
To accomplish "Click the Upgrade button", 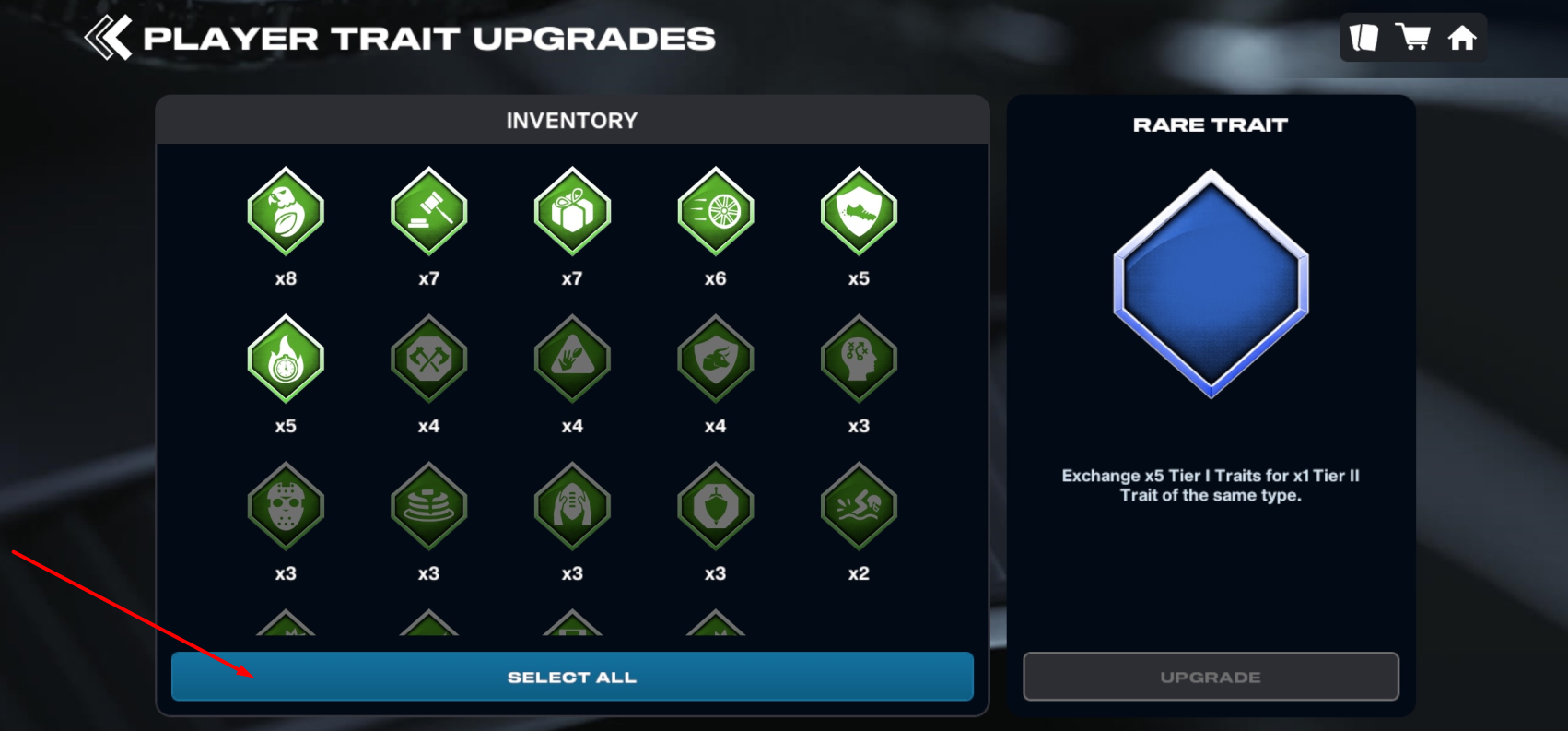I will tap(1211, 677).
